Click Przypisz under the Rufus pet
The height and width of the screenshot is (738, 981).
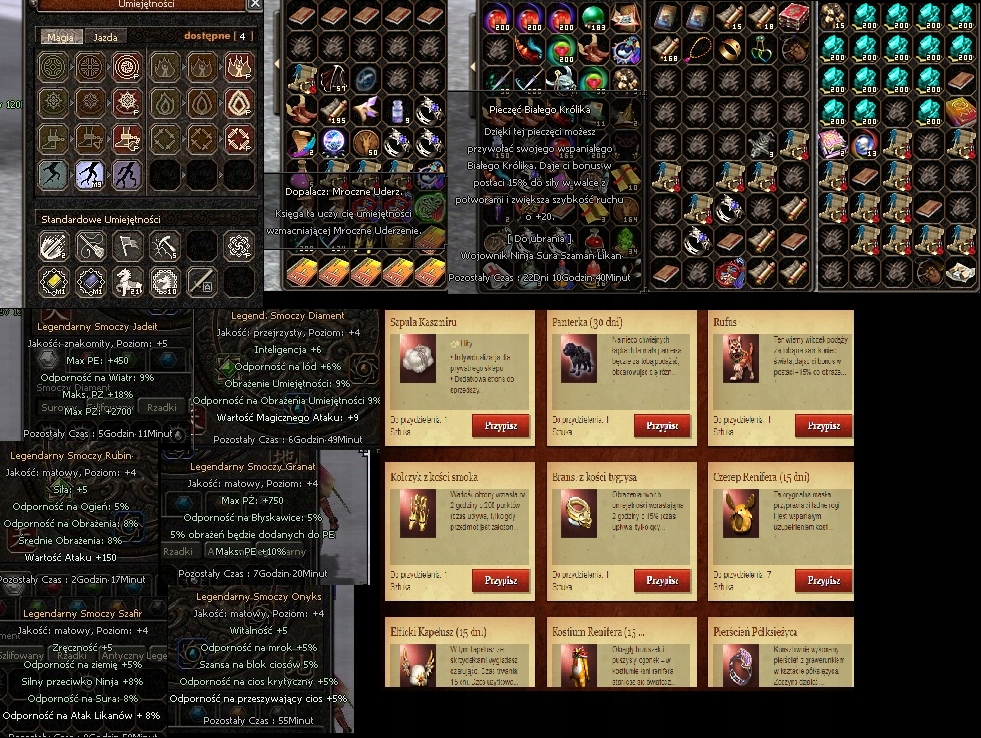coord(823,425)
